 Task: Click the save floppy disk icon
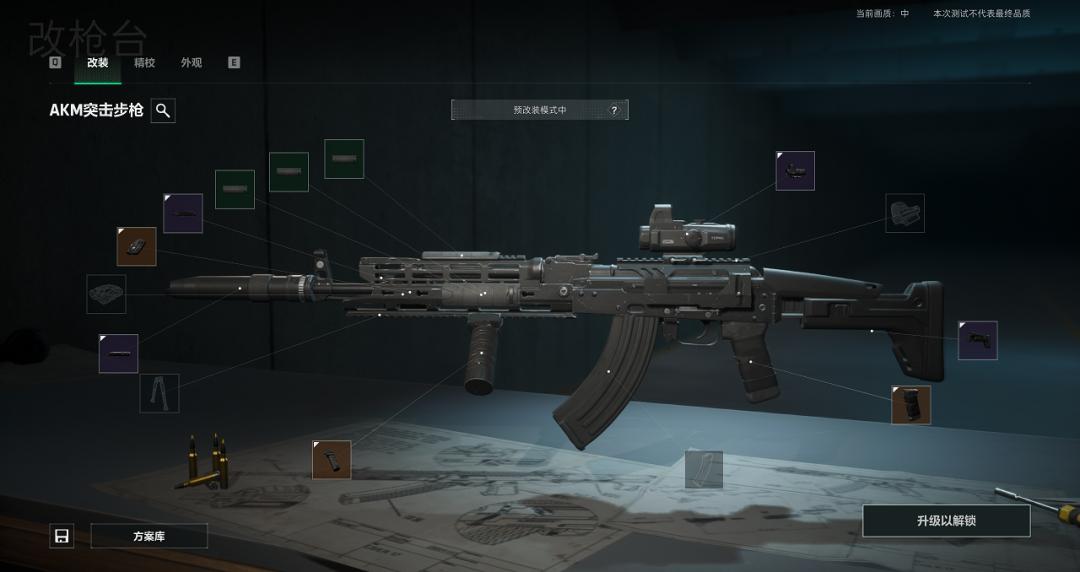coord(62,536)
